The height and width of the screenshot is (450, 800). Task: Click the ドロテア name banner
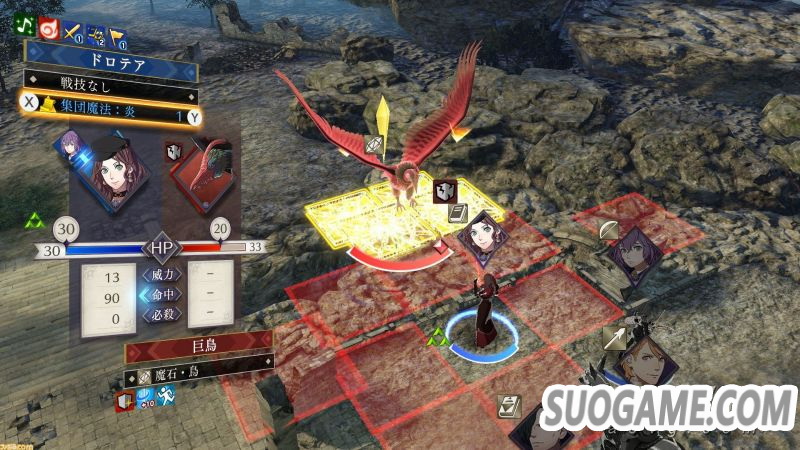112,59
